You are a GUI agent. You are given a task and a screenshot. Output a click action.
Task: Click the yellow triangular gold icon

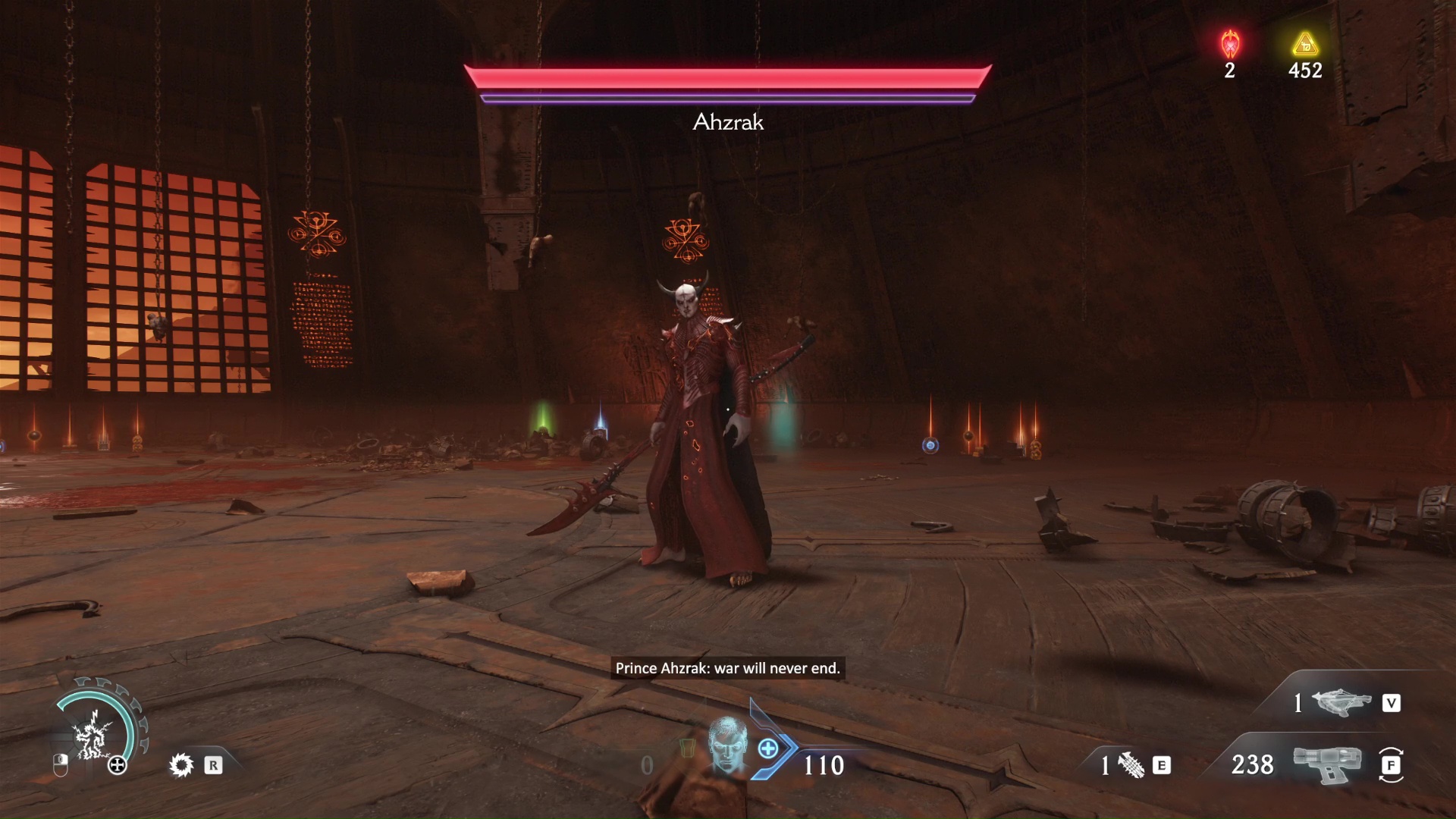pos(1304,45)
